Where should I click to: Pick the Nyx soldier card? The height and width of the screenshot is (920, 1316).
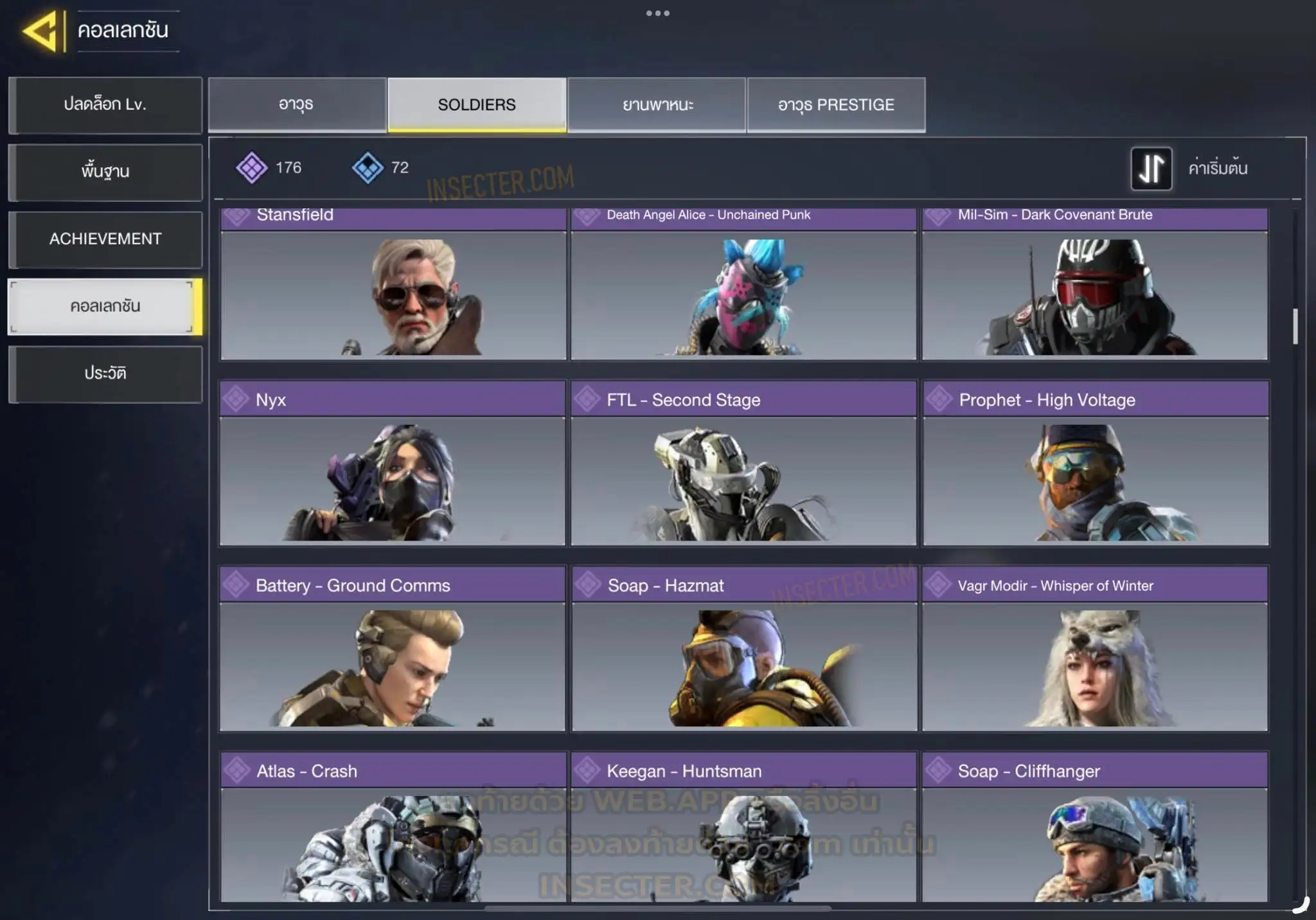tap(393, 469)
